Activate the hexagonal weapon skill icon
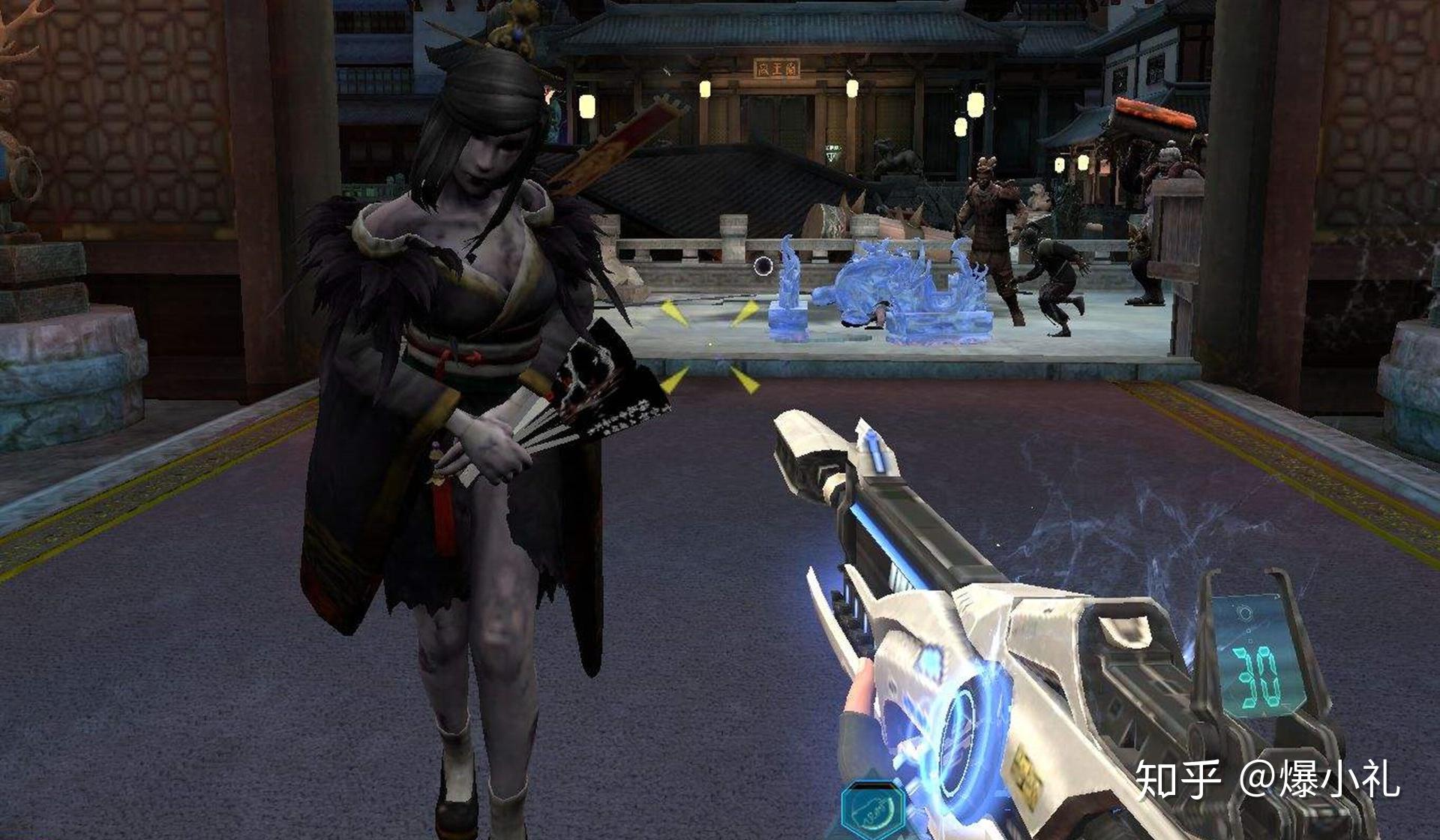 click(872, 811)
